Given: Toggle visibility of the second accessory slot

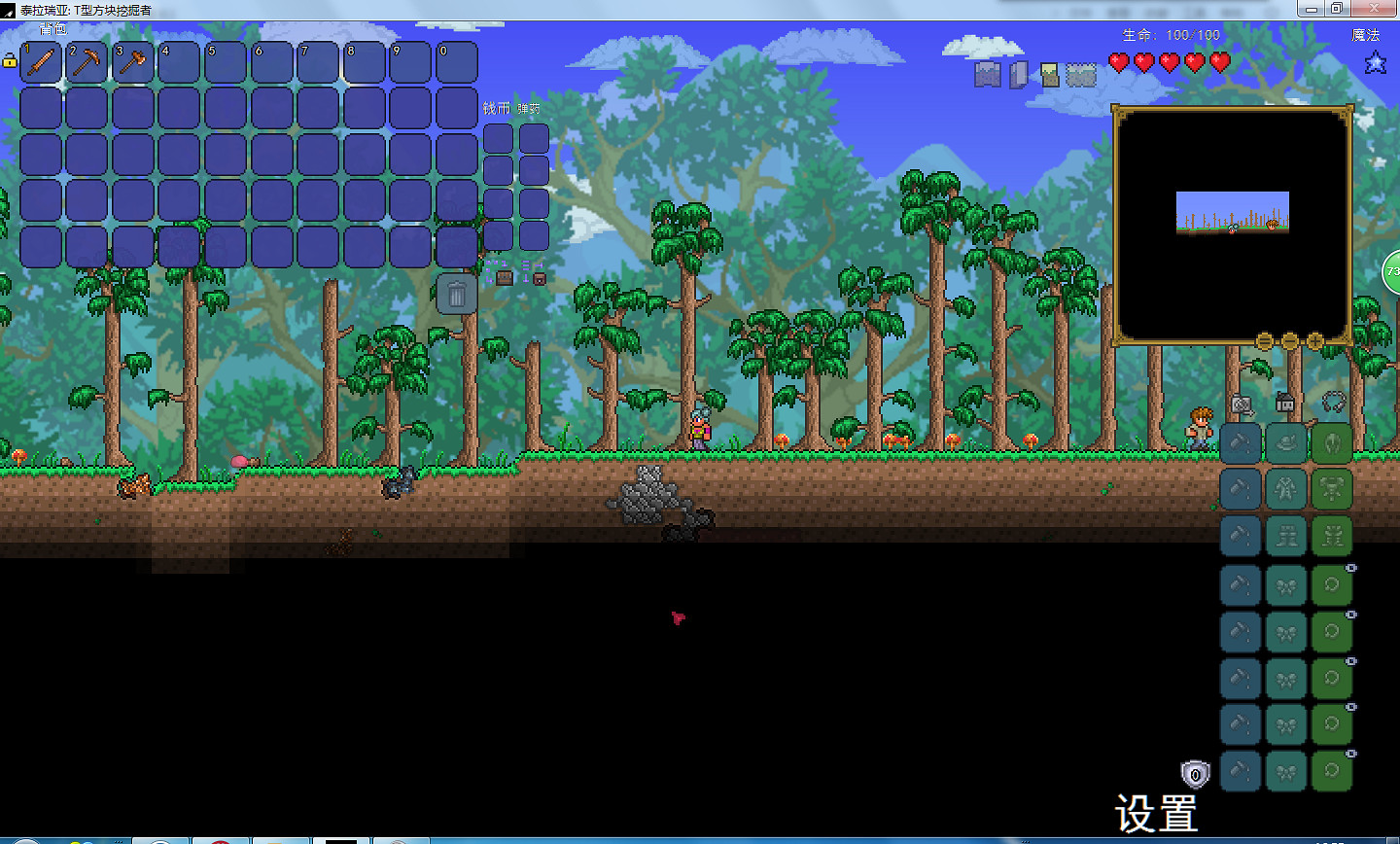Looking at the screenshot, I should coord(1351,613).
